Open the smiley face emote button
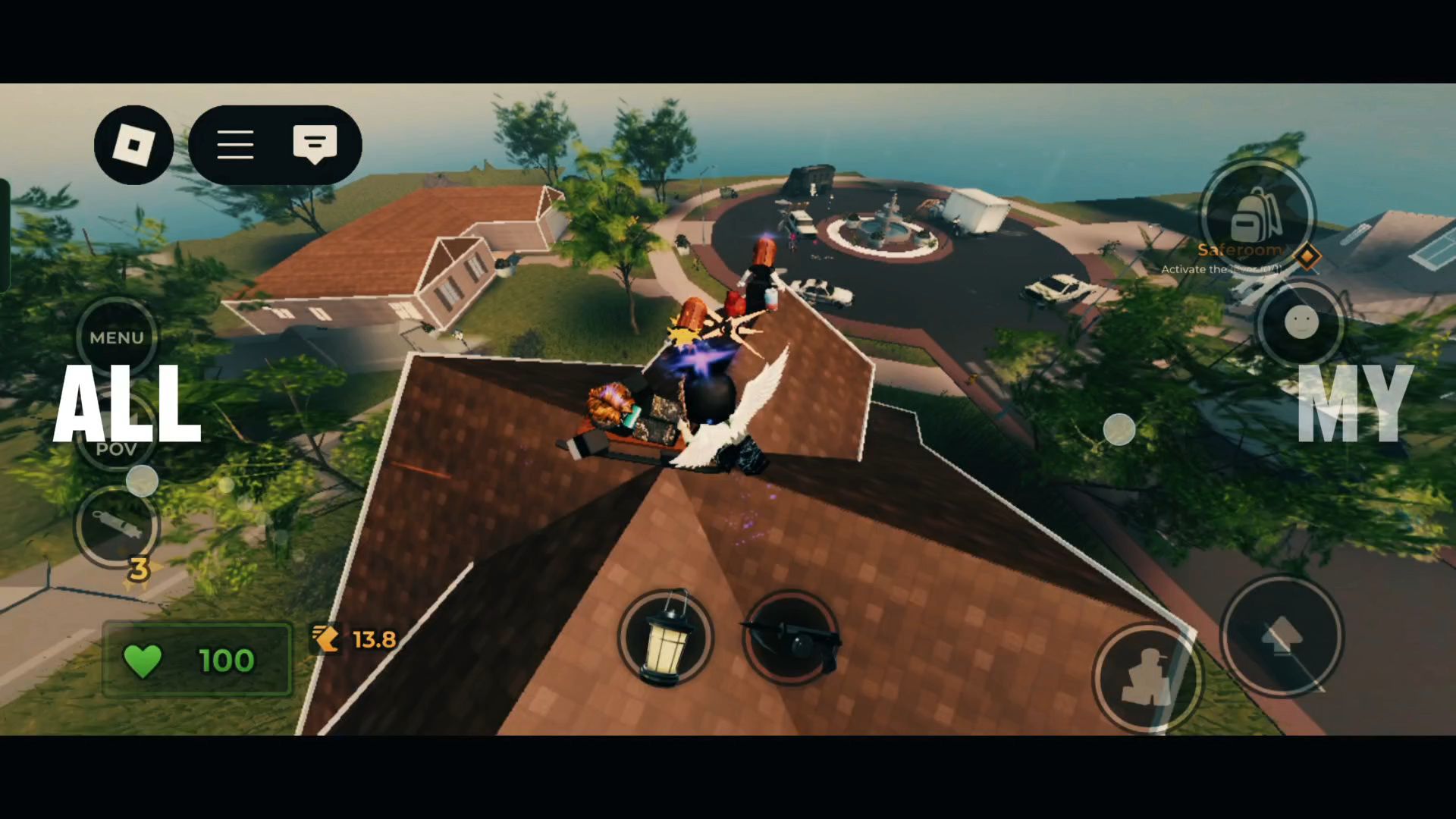Viewport: 1456px width, 819px height. coord(1301,323)
